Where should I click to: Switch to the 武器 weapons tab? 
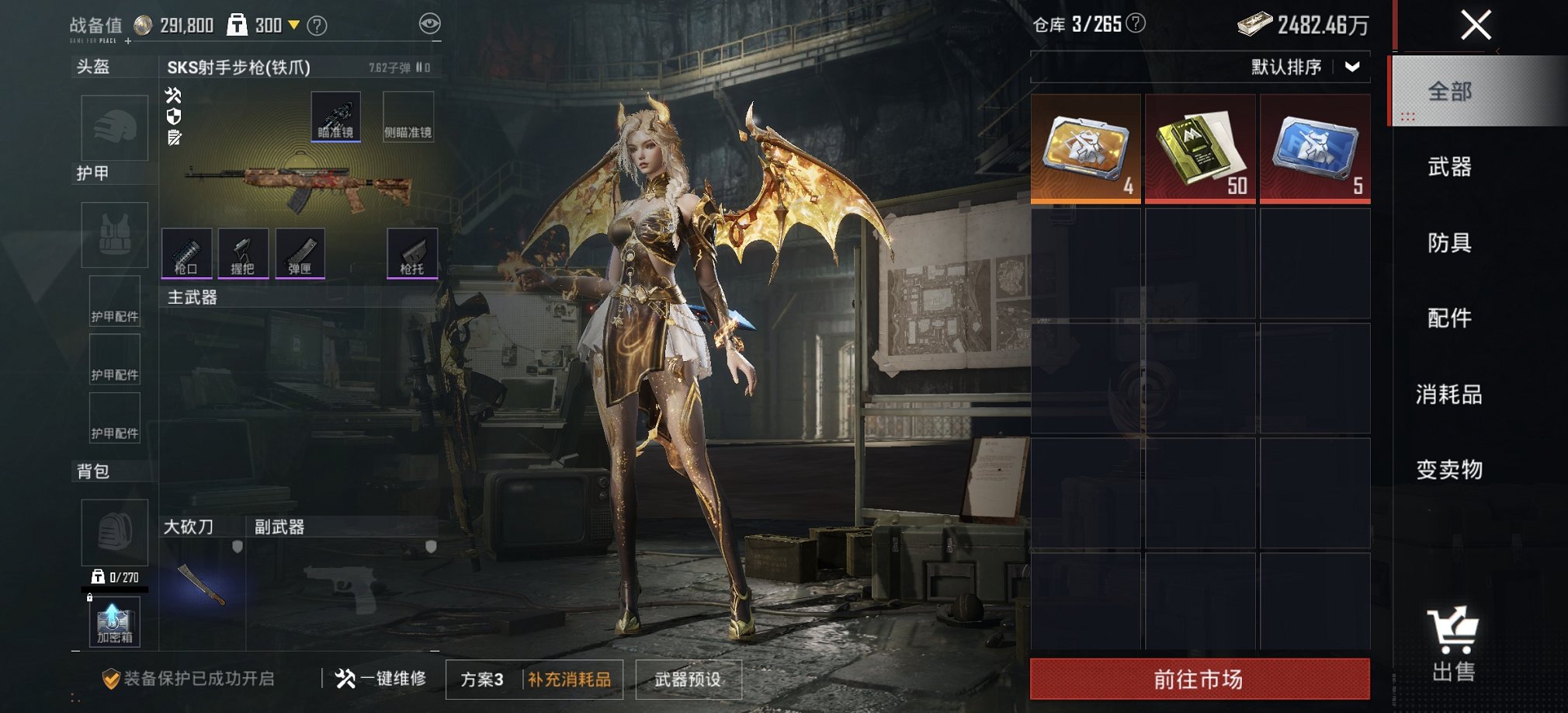click(1449, 168)
